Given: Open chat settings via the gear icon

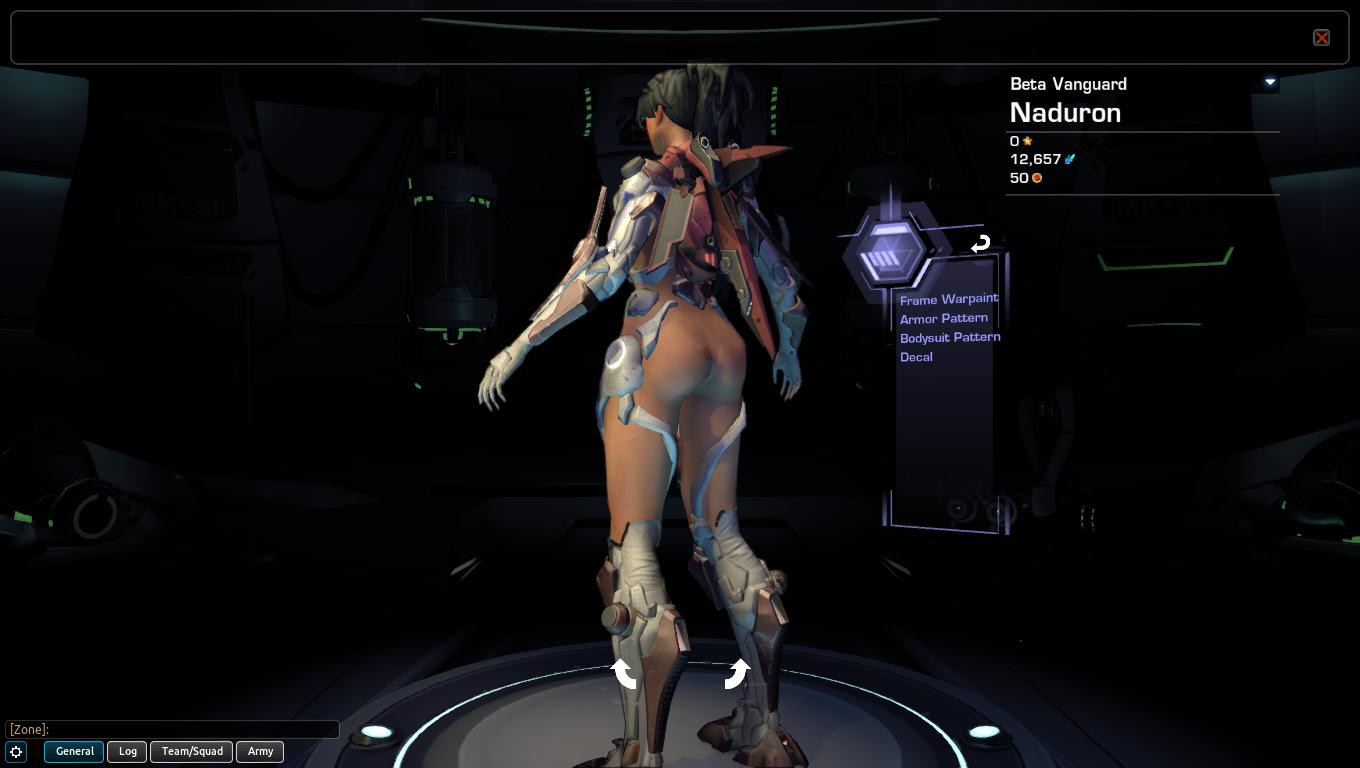Looking at the screenshot, I should [16, 752].
